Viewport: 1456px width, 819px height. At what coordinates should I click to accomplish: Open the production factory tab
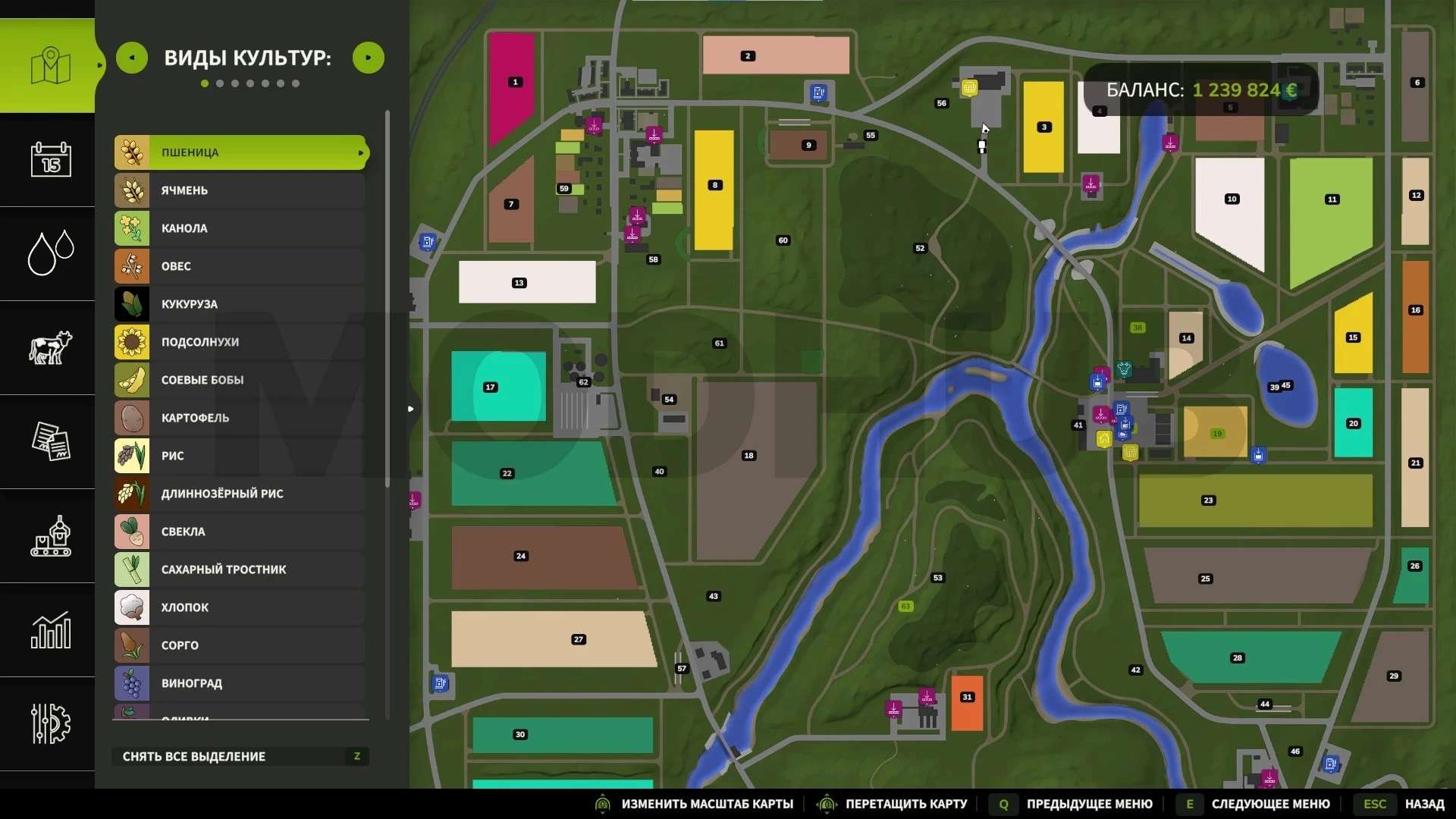tap(50, 536)
